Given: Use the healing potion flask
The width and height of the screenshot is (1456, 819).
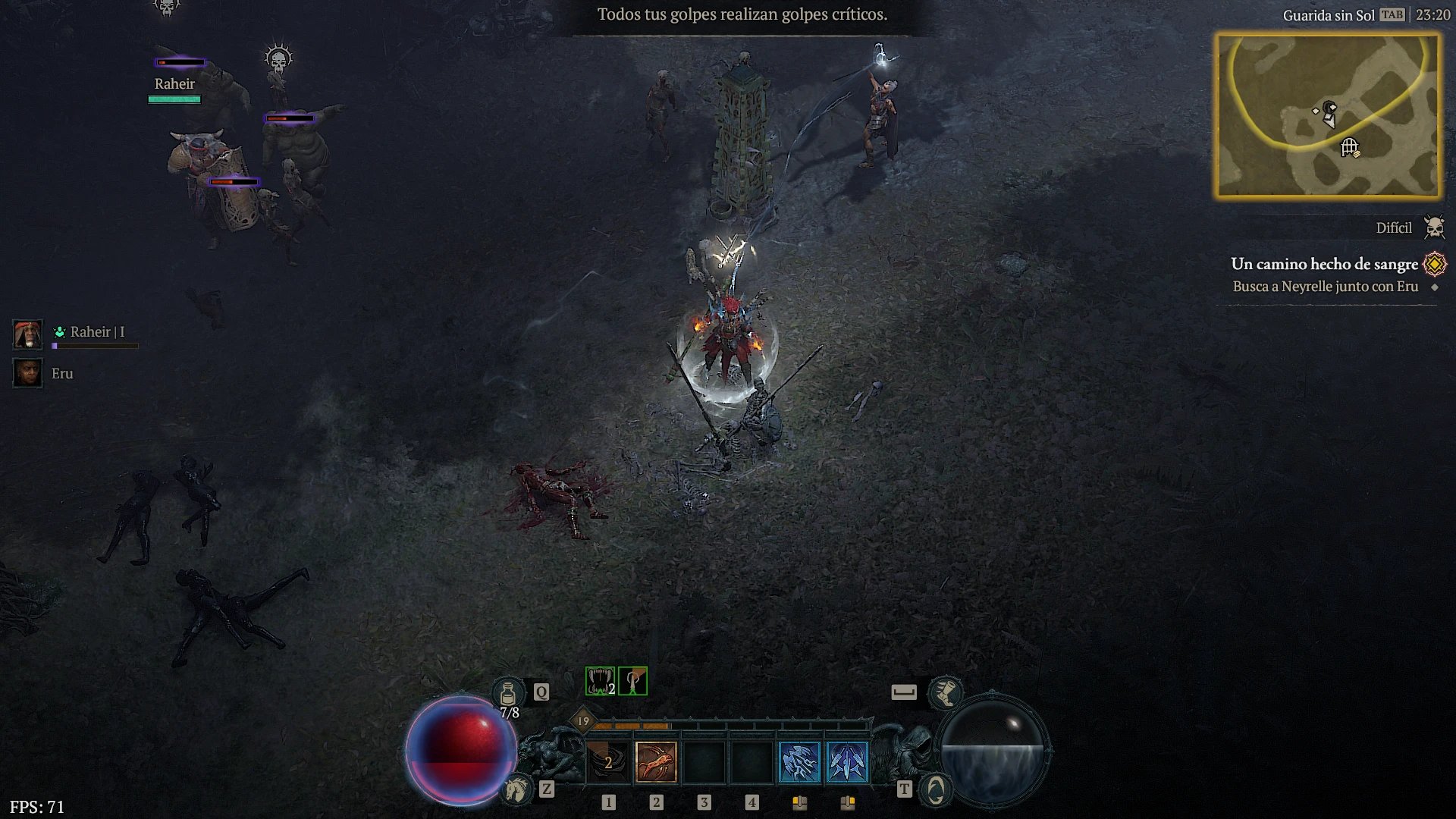Looking at the screenshot, I should click(509, 693).
